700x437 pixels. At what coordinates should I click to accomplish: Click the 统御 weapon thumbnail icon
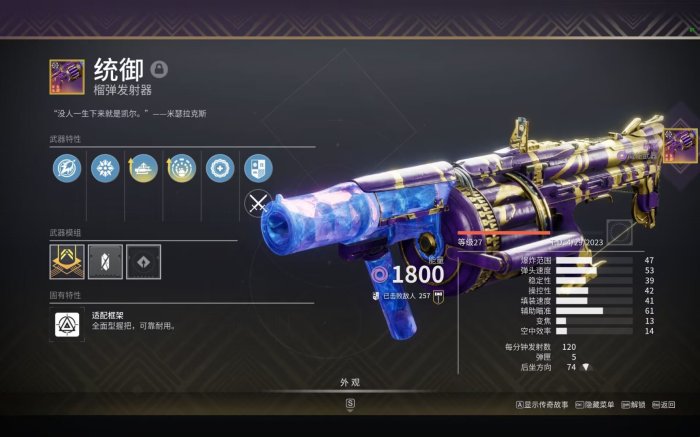[67, 77]
